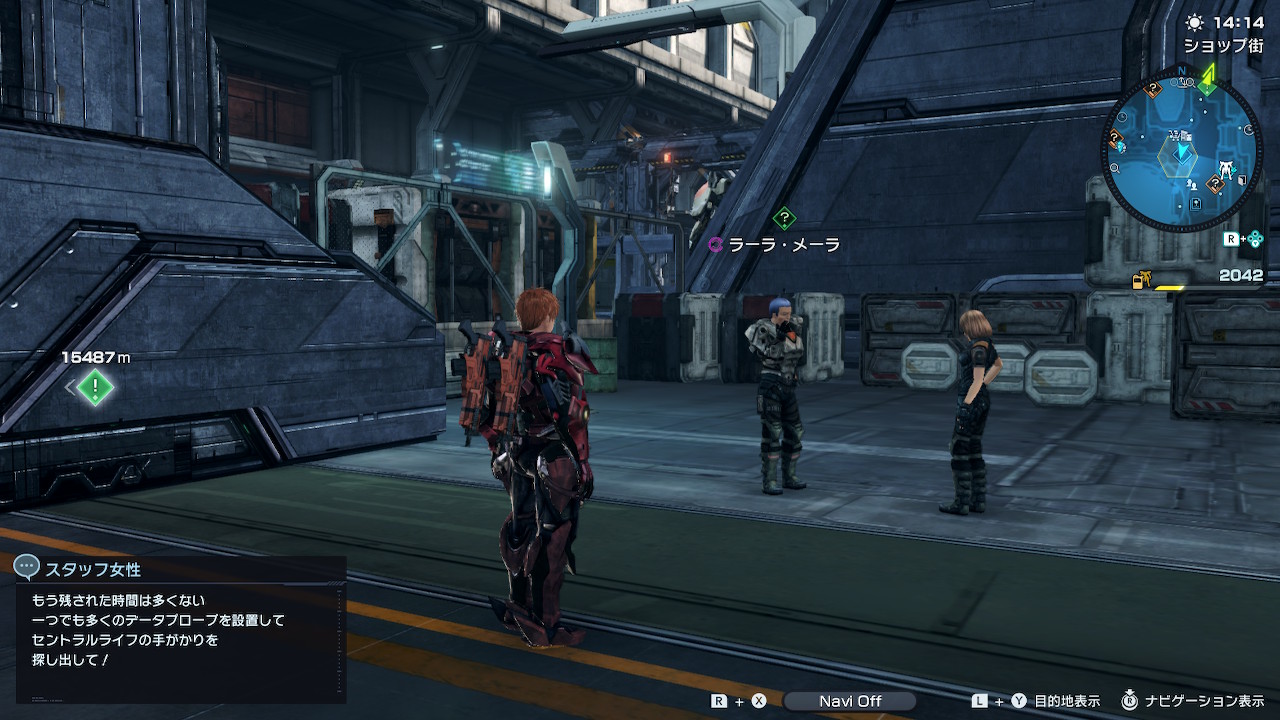
Task: Select the green exclamation quest marker
Action: pos(95,387)
